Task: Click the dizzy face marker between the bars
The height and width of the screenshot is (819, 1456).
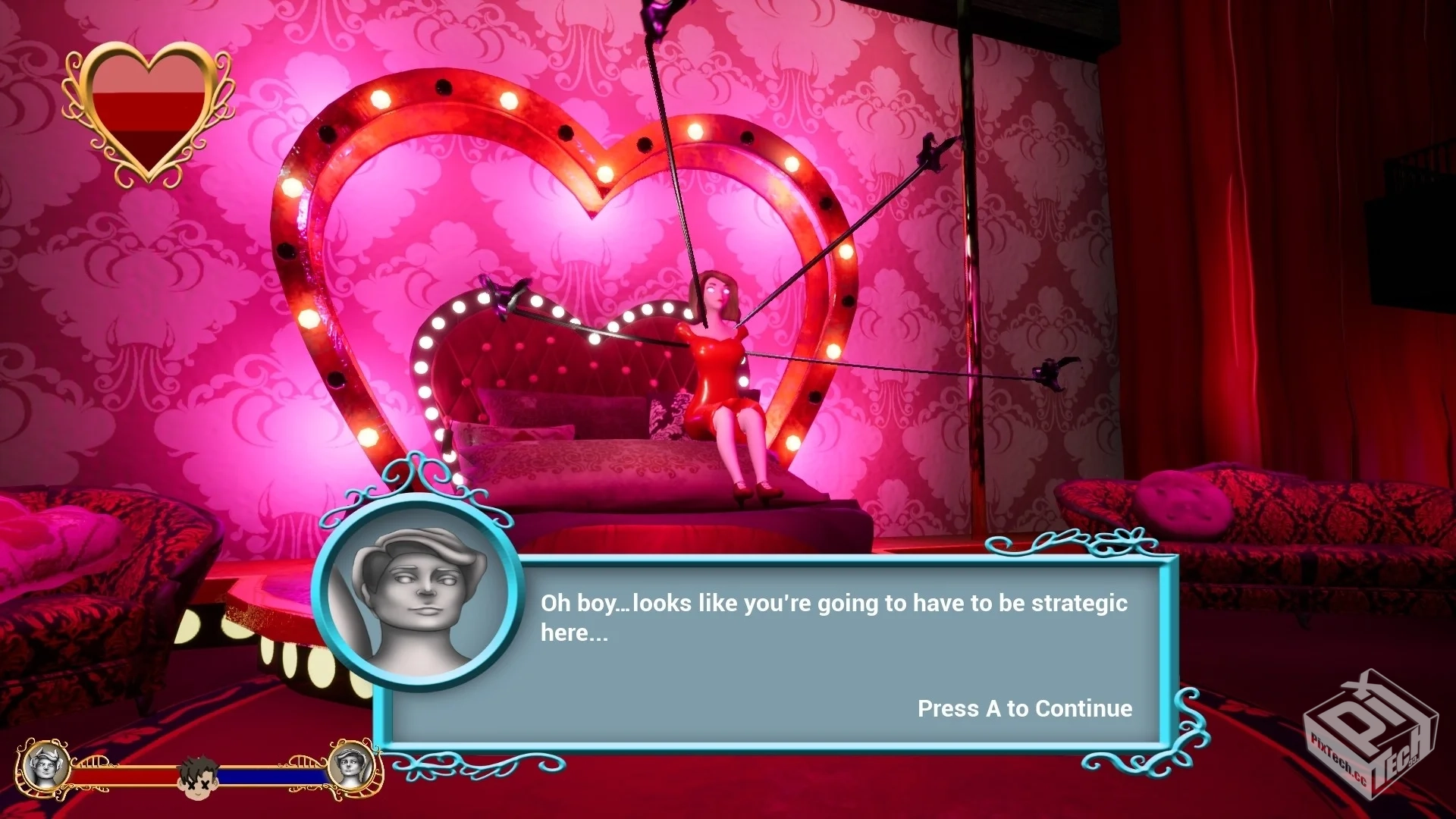Action: tap(199, 776)
